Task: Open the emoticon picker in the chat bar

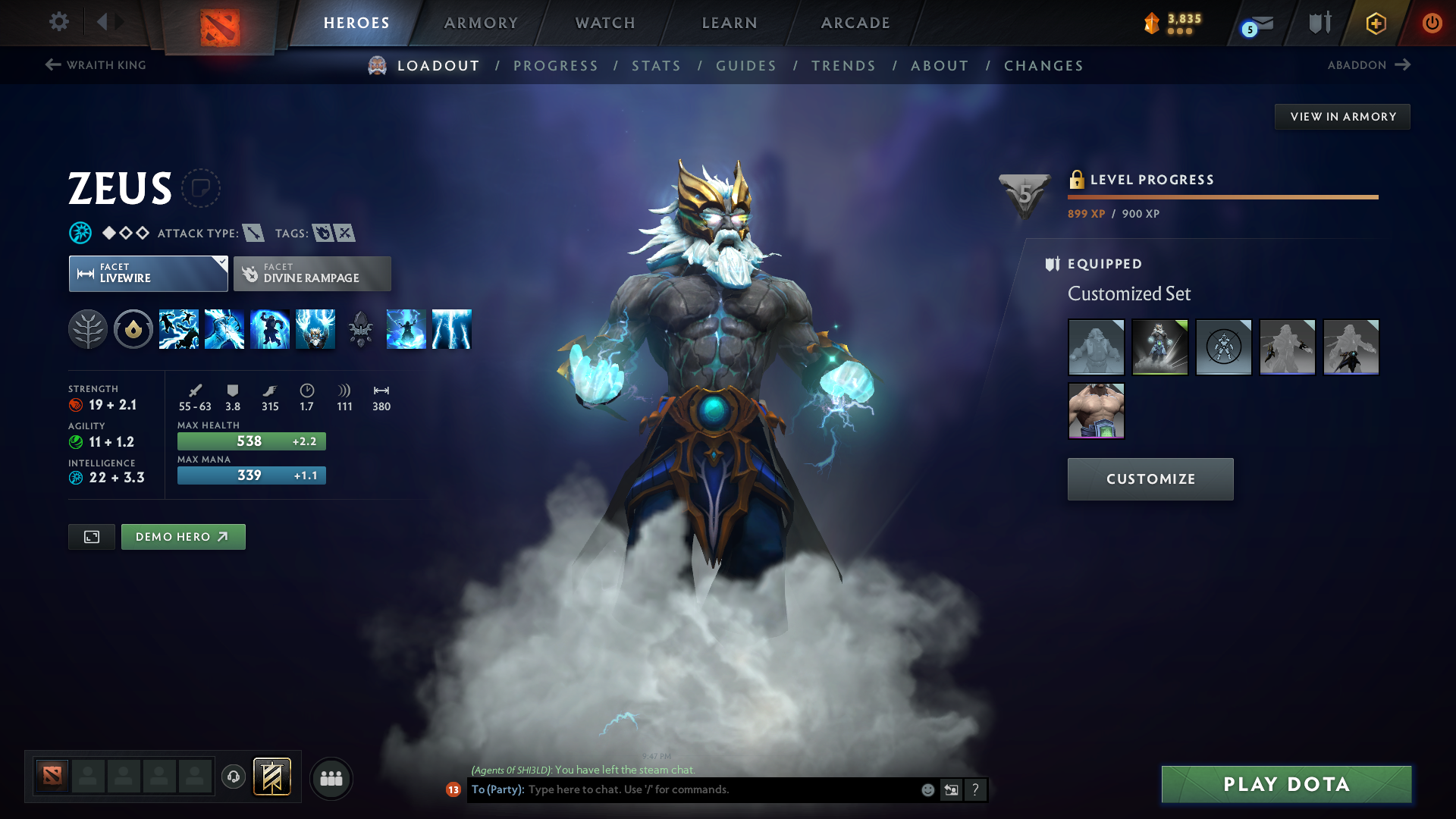Action: point(927,789)
